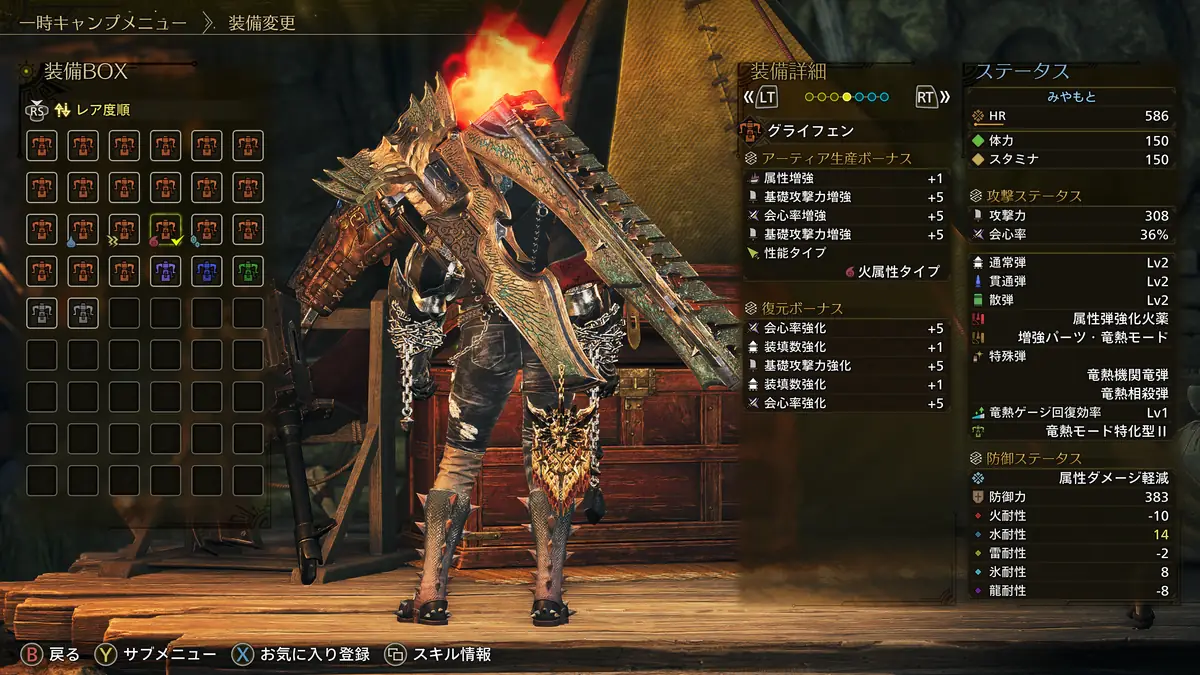Pick the thunder-element heavy bowgun slot

pyautogui.click(x=124, y=229)
